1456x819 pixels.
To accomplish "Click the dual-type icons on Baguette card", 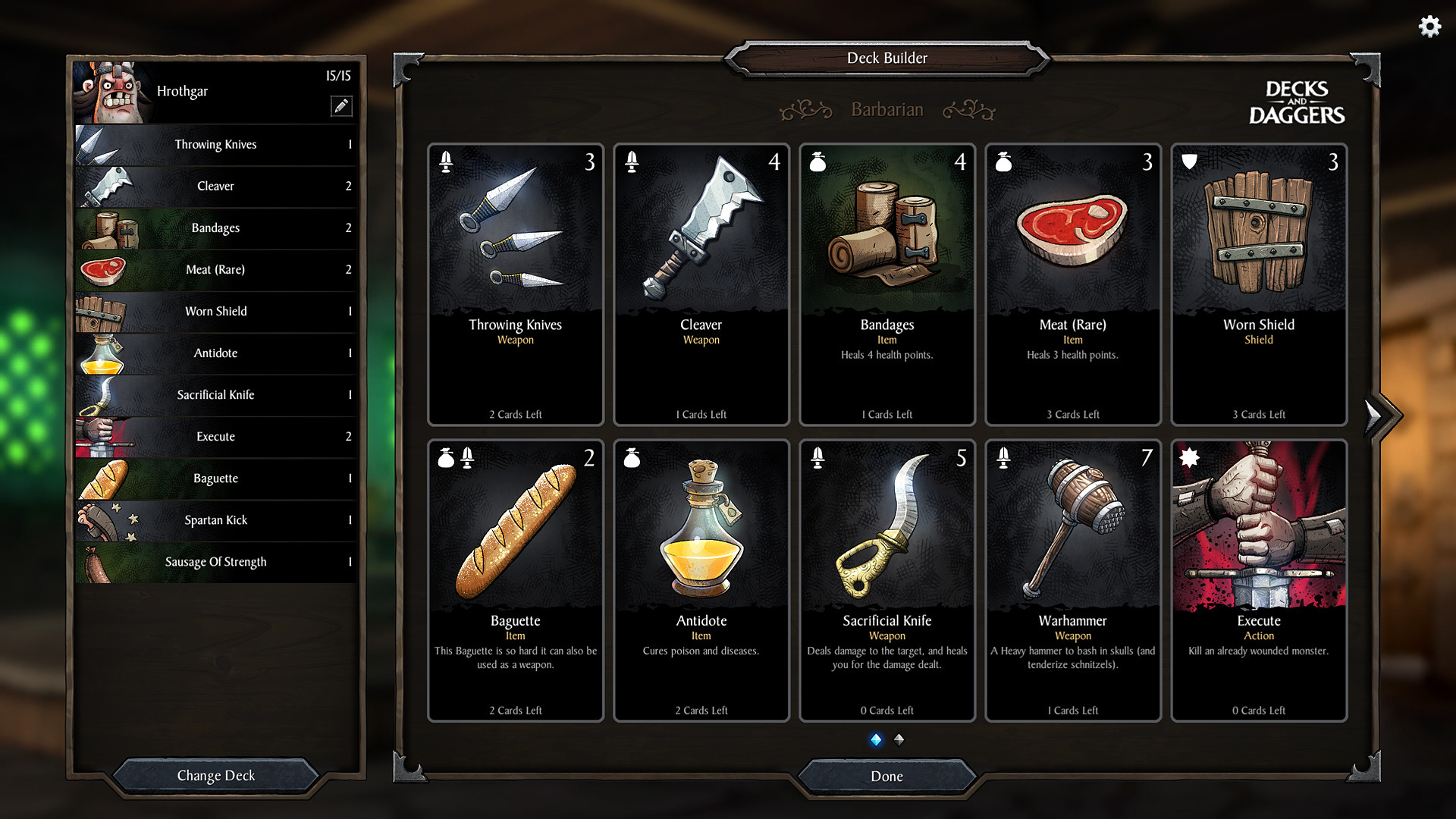I will 456,457.
